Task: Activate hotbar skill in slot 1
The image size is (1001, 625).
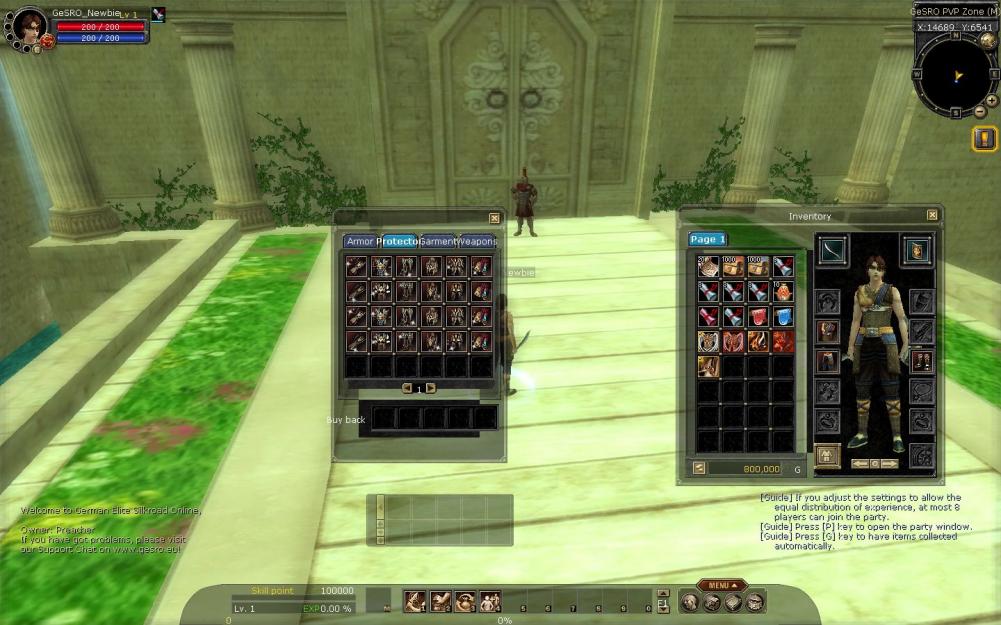Action: pyautogui.click(x=415, y=601)
